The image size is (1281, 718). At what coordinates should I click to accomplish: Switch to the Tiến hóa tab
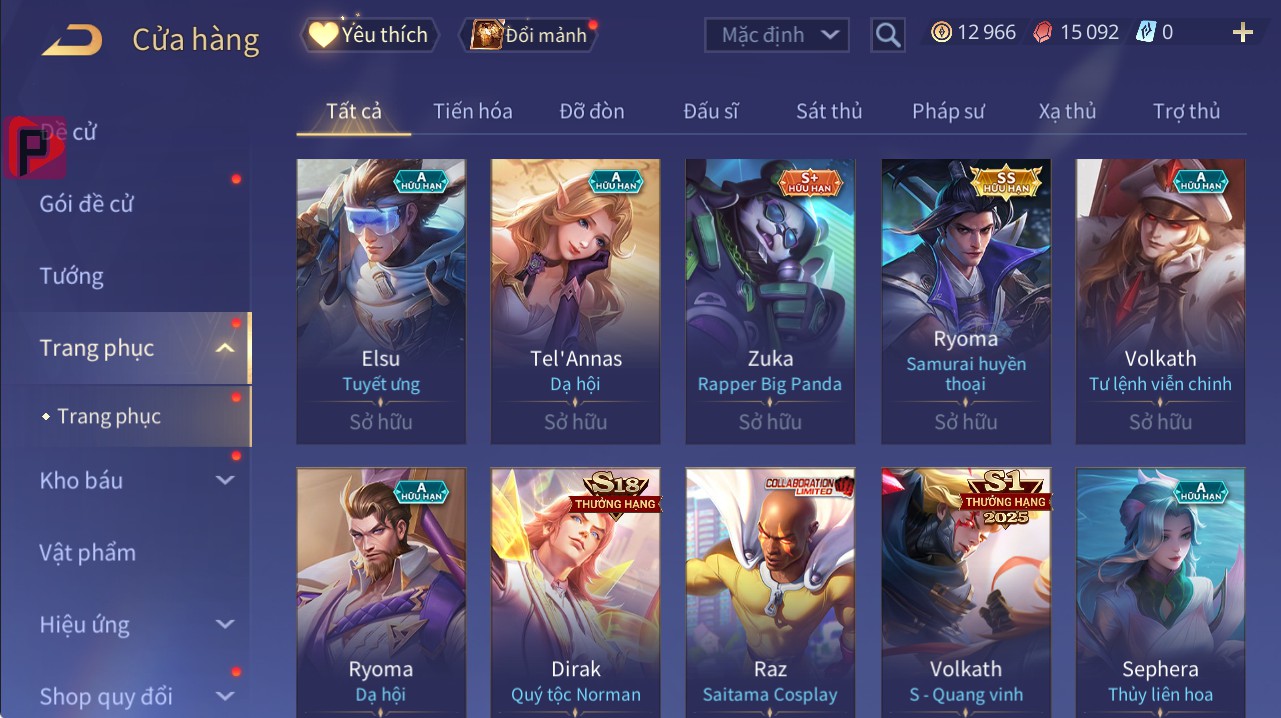click(472, 111)
